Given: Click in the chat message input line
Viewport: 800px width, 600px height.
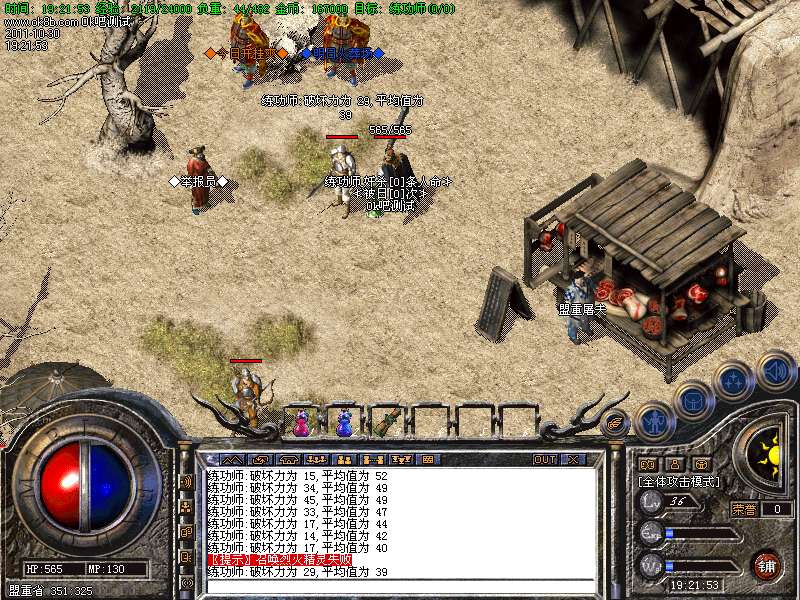Looking at the screenshot, I should pos(400,585).
